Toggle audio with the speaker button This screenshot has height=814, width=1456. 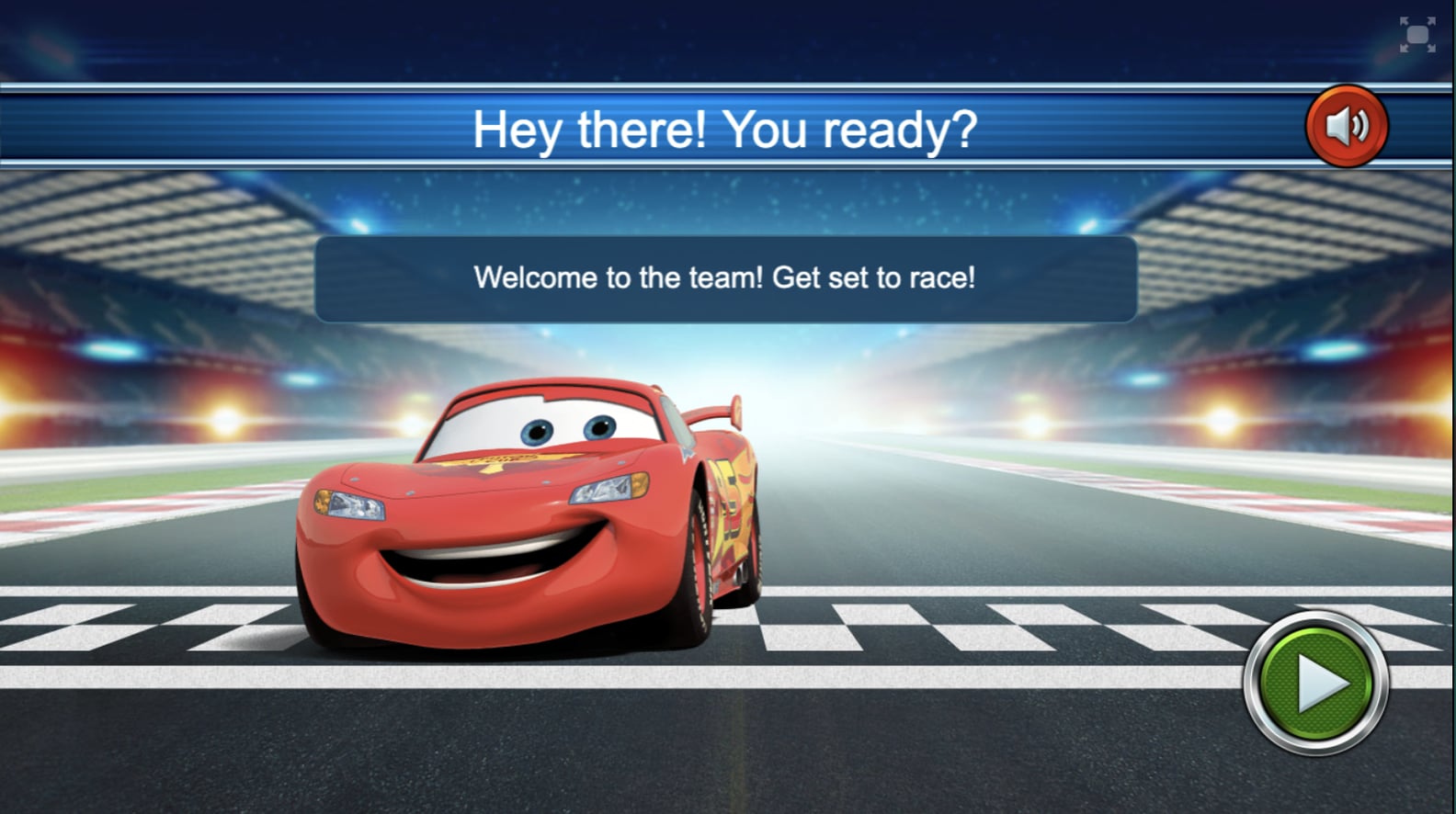tap(1346, 126)
